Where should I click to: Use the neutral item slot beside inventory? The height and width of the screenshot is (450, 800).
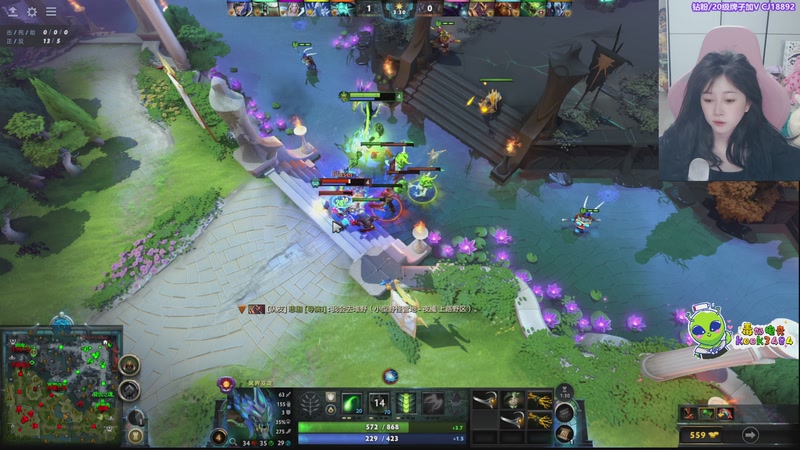[x=565, y=407]
